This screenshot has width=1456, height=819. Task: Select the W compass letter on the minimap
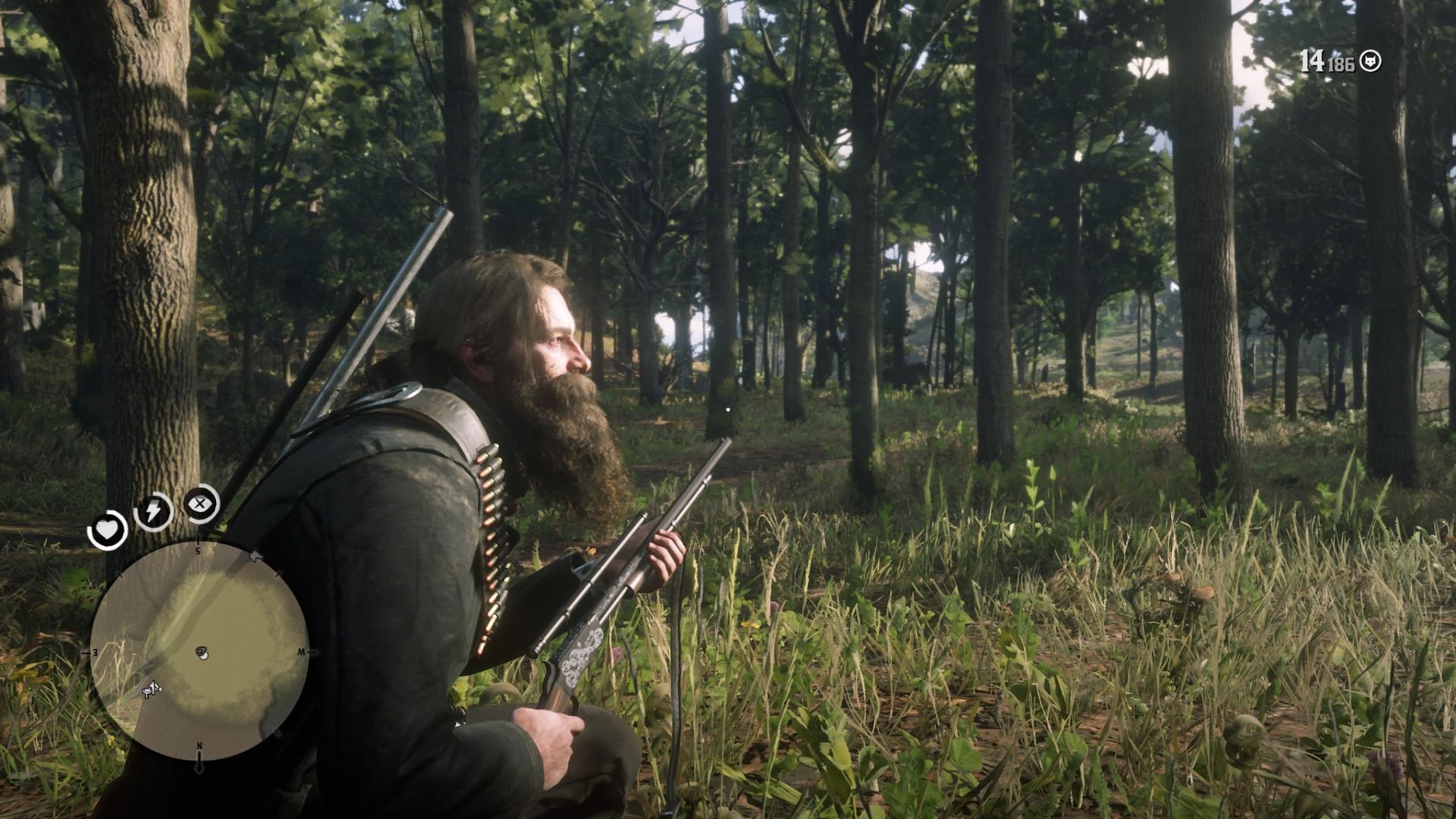click(x=300, y=652)
